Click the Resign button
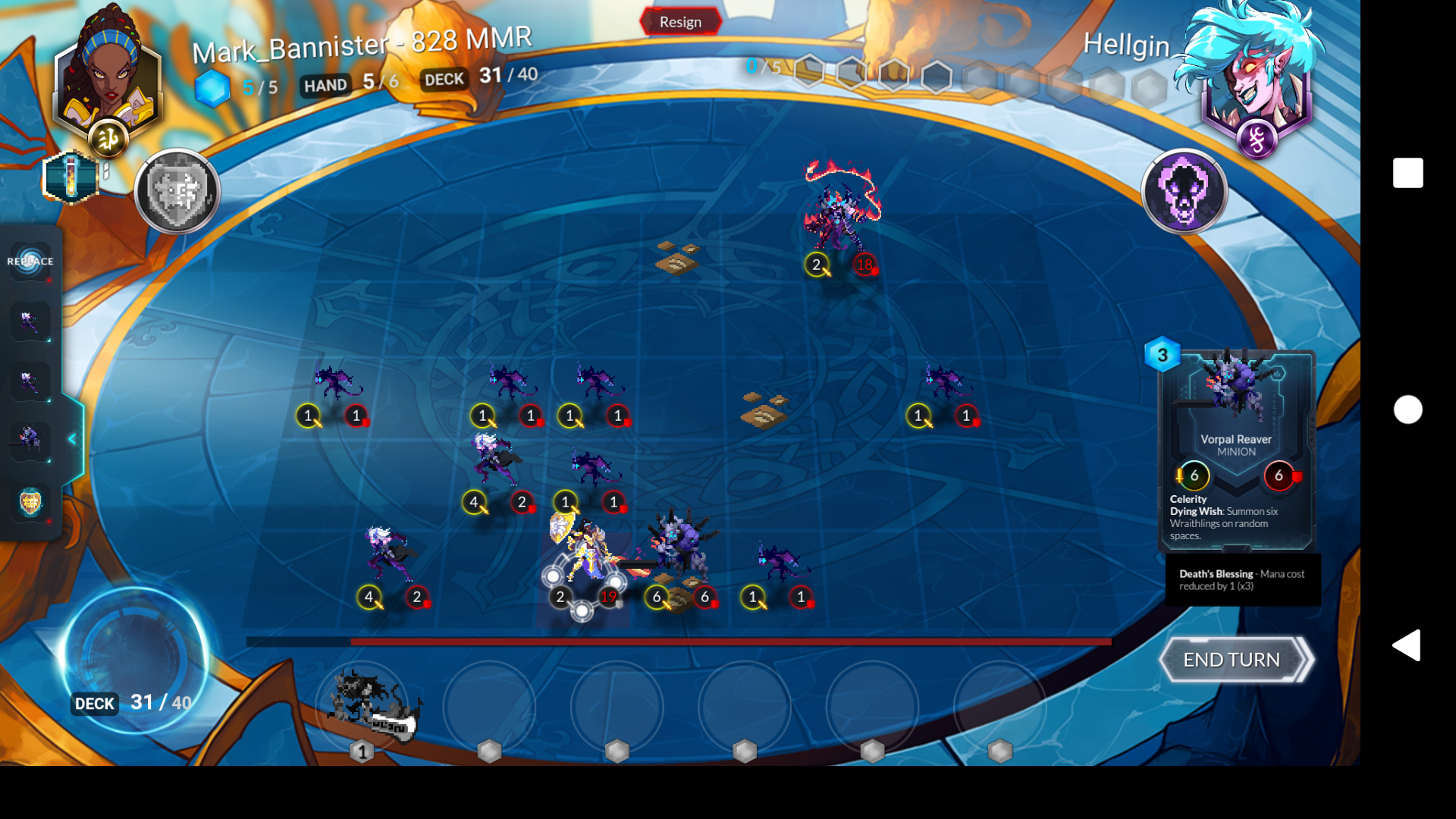 point(680,21)
